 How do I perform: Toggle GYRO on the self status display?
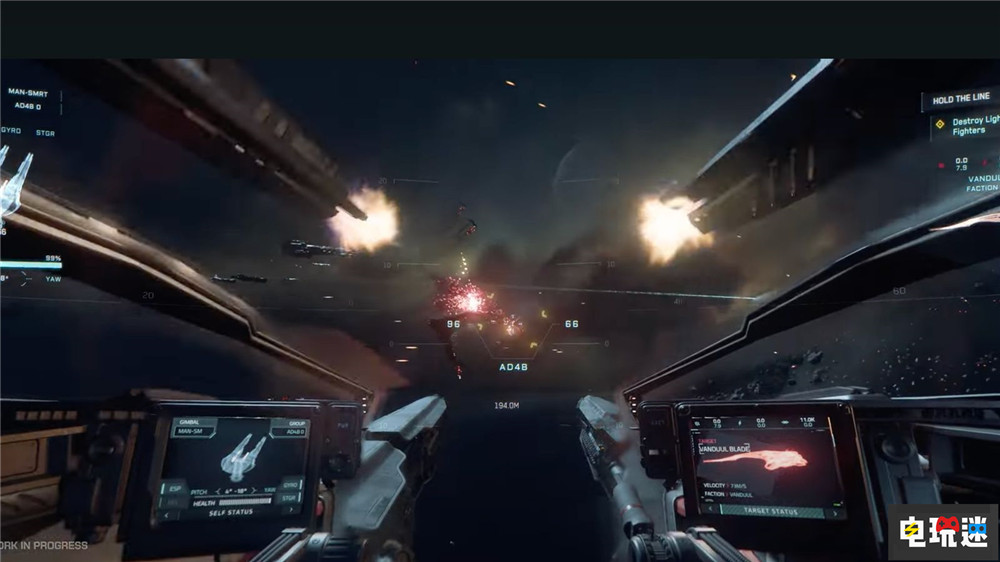[291, 483]
